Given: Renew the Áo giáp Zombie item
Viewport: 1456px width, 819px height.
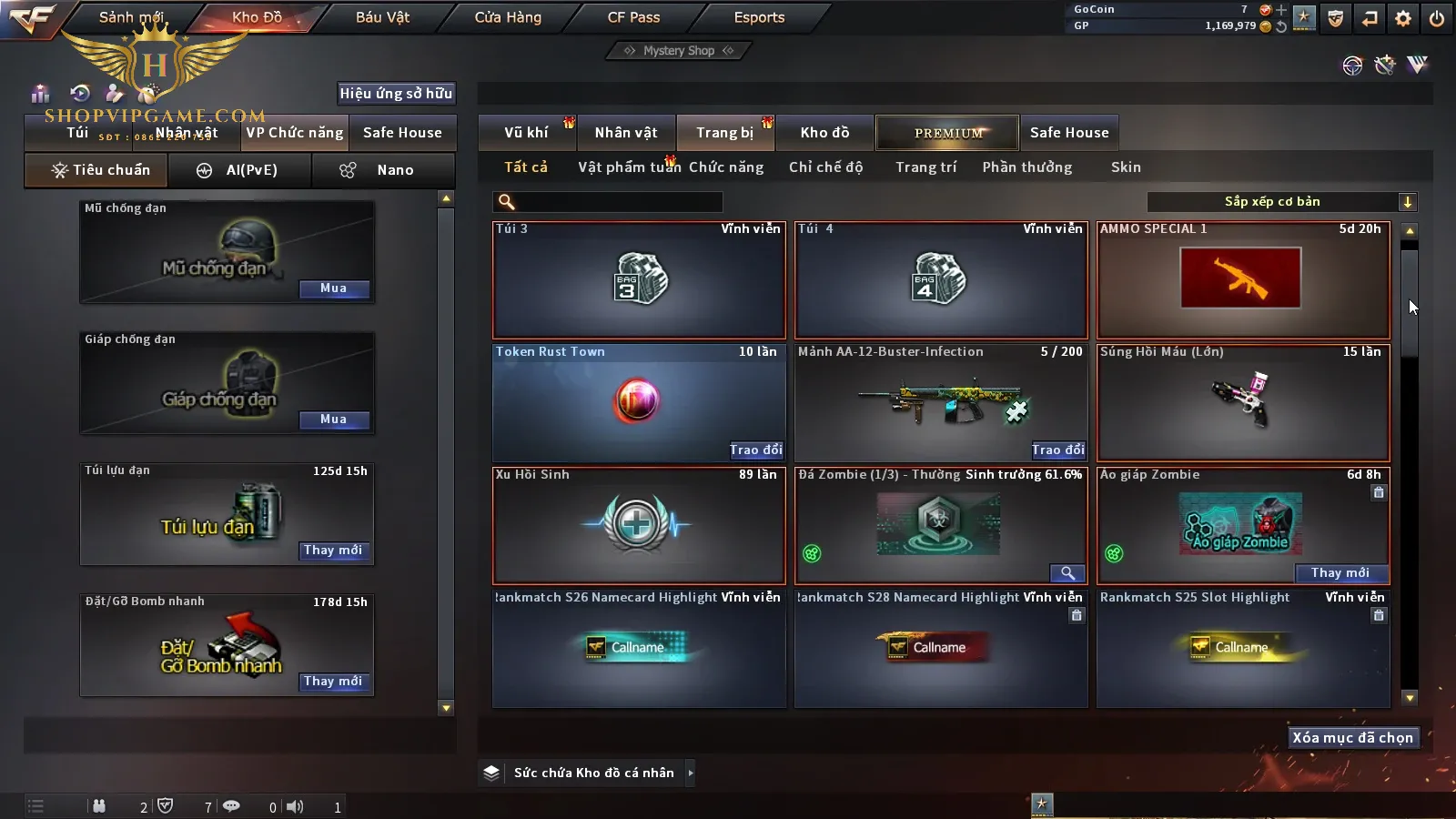Looking at the screenshot, I should [1340, 573].
